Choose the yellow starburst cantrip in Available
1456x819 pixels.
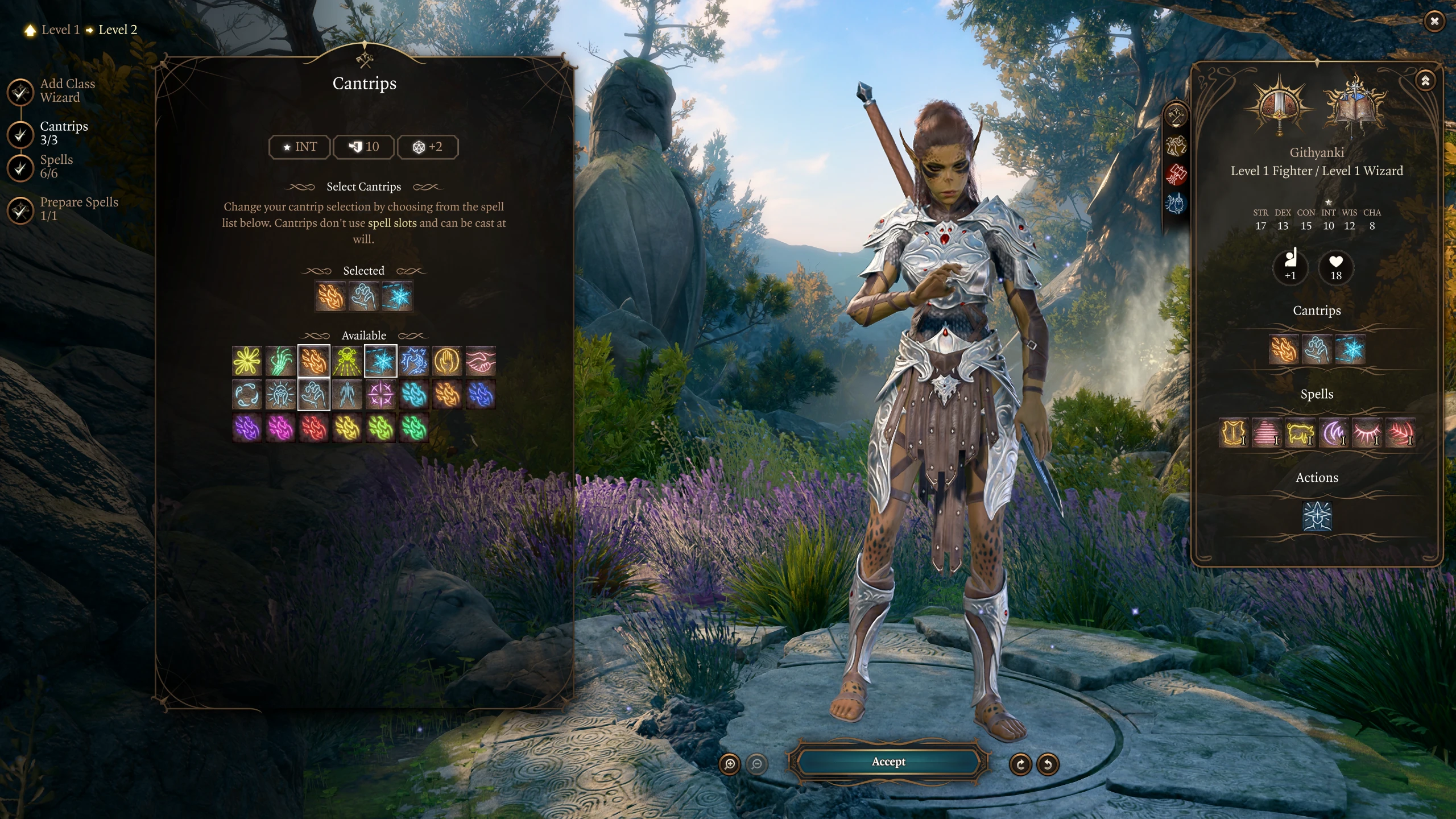coord(247,361)
